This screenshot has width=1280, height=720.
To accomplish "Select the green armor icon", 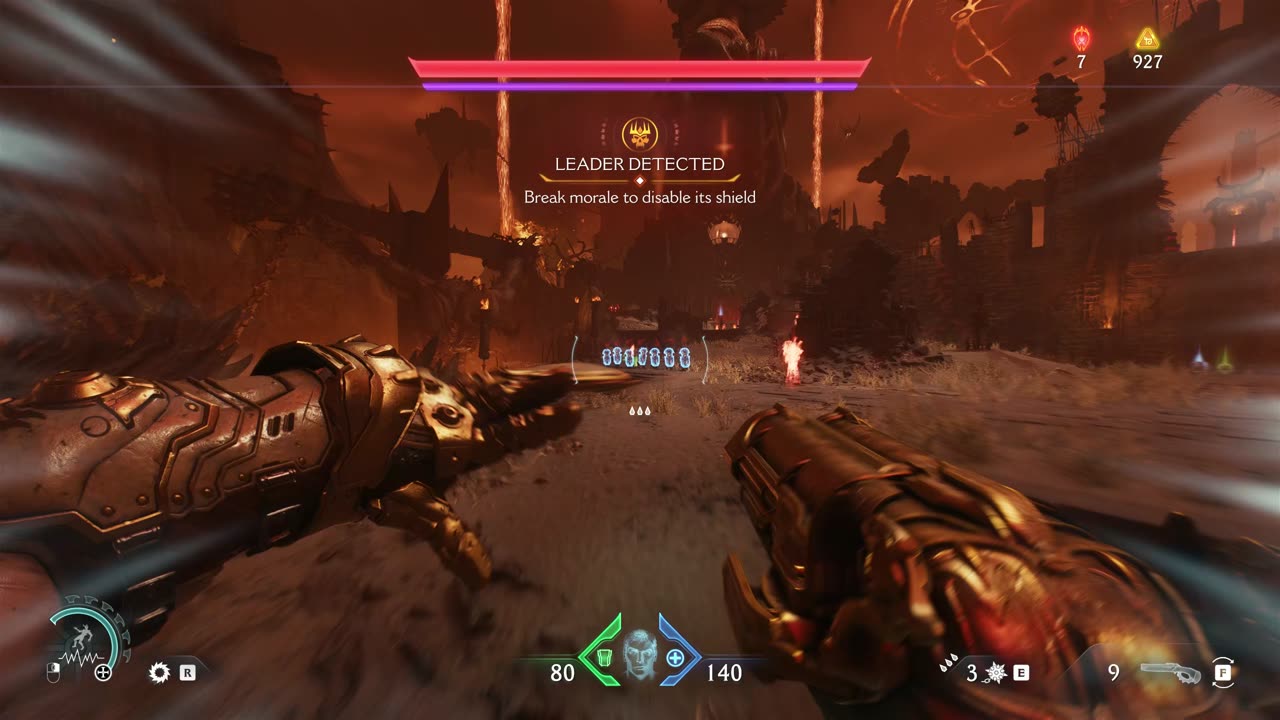I will (603, 657).
